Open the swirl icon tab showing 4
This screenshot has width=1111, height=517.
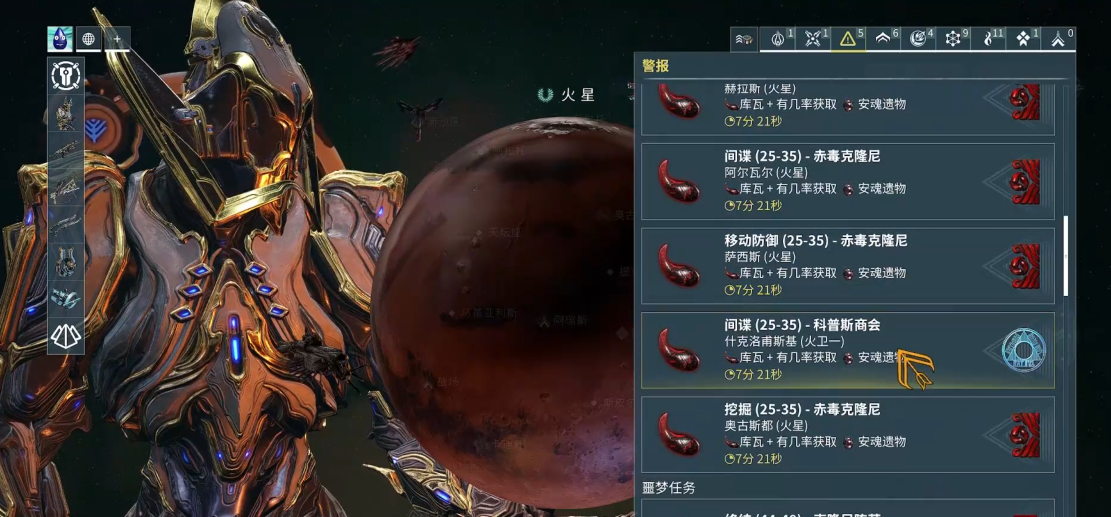[919, 40]
